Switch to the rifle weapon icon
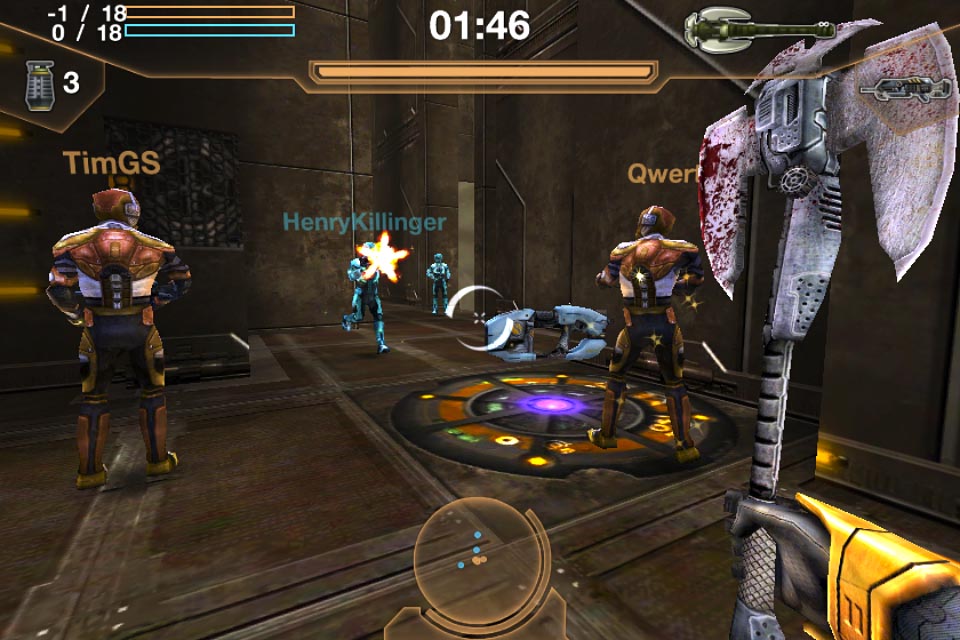The image size is (960, 640). (x=904, y=90)
